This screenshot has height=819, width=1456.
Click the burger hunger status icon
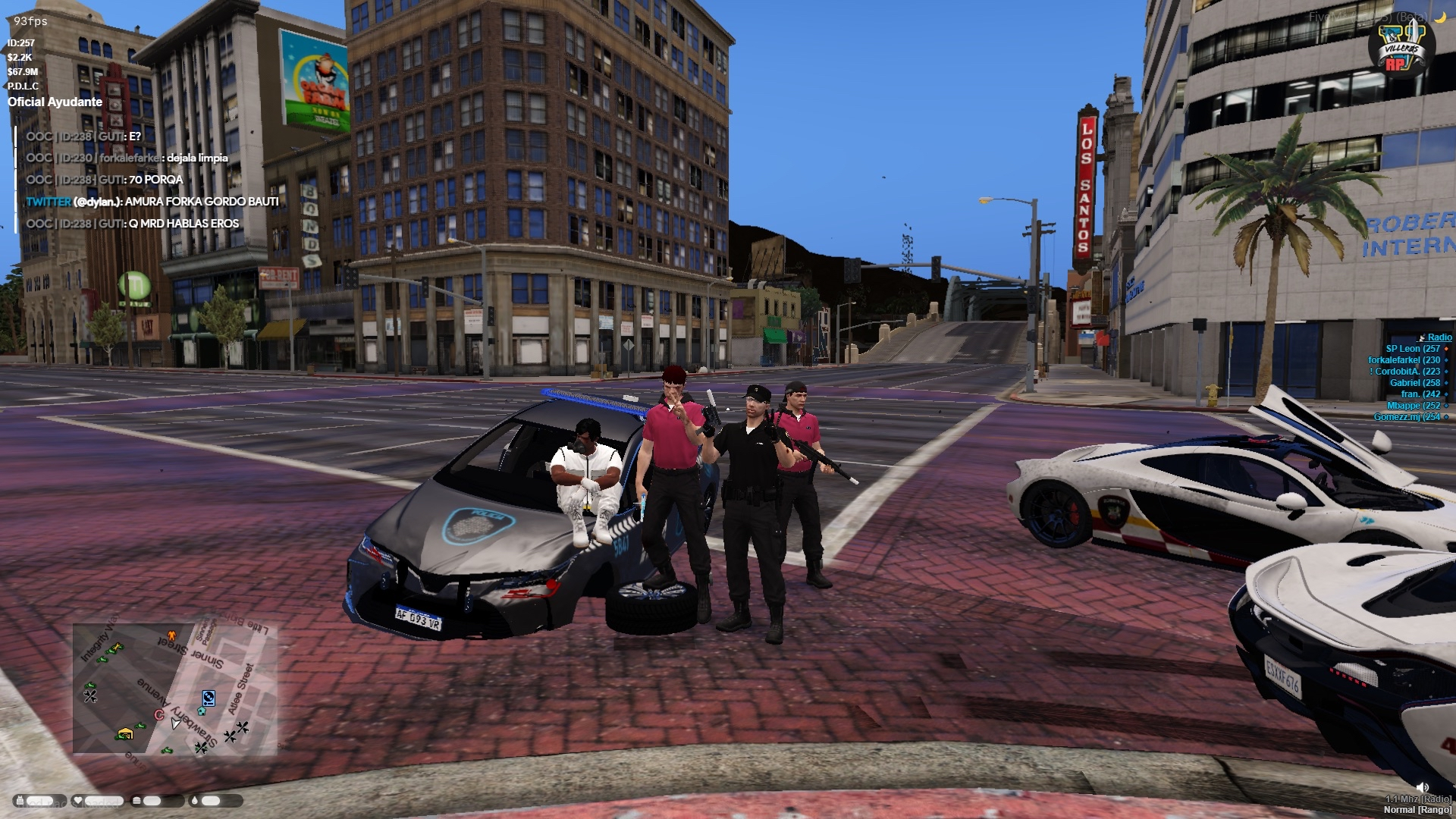[136, 801]
